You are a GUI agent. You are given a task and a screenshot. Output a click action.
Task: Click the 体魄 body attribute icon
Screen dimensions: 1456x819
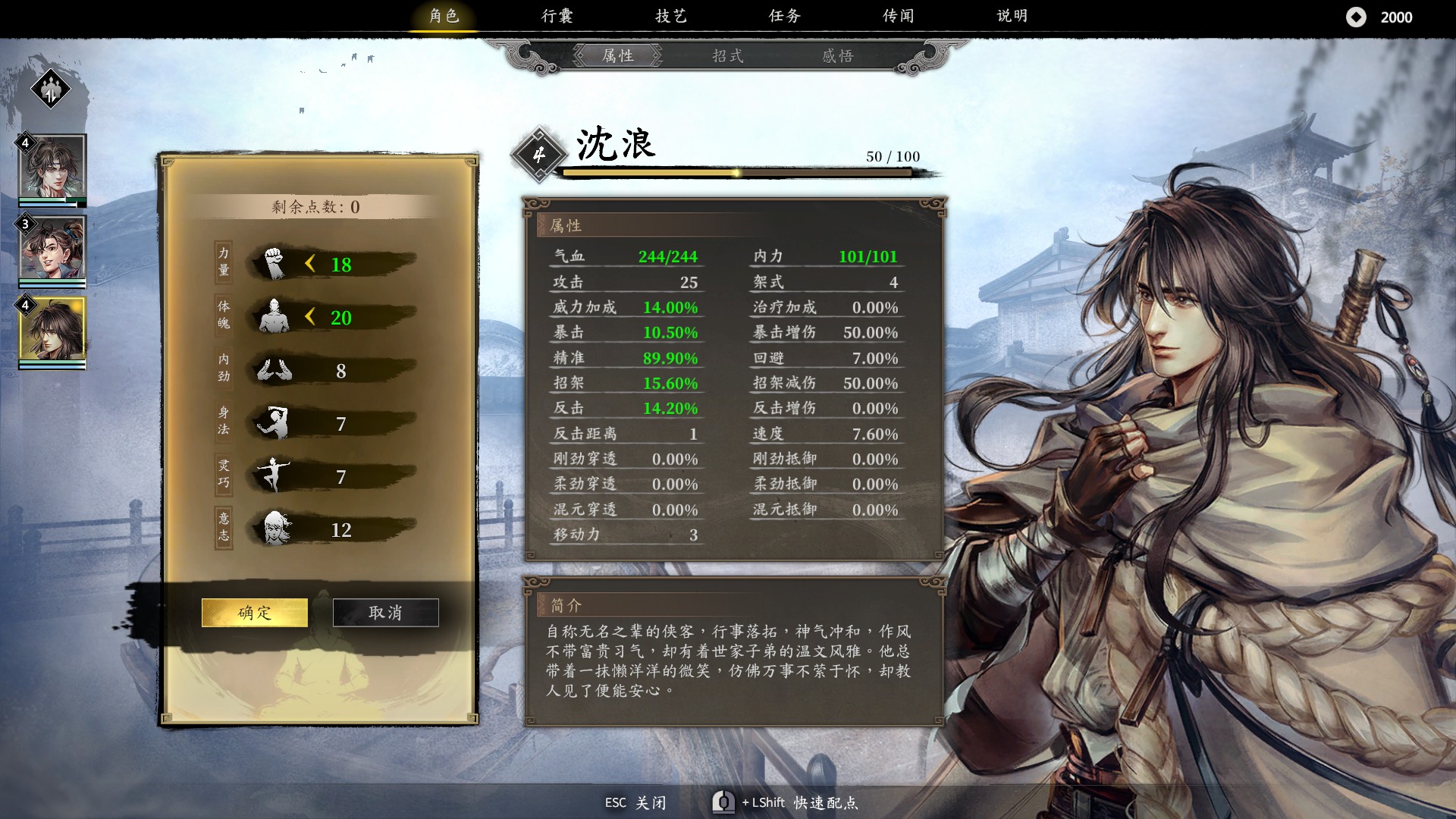(276, 317)
